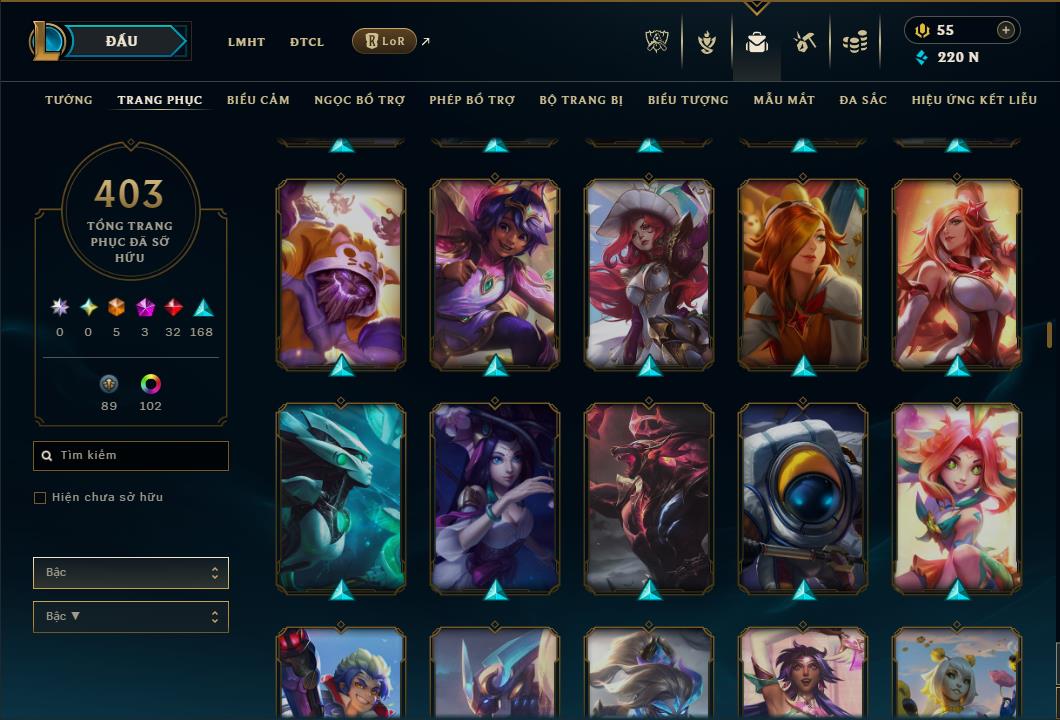Click the ĐẤU play button

[x=122, y=41]
